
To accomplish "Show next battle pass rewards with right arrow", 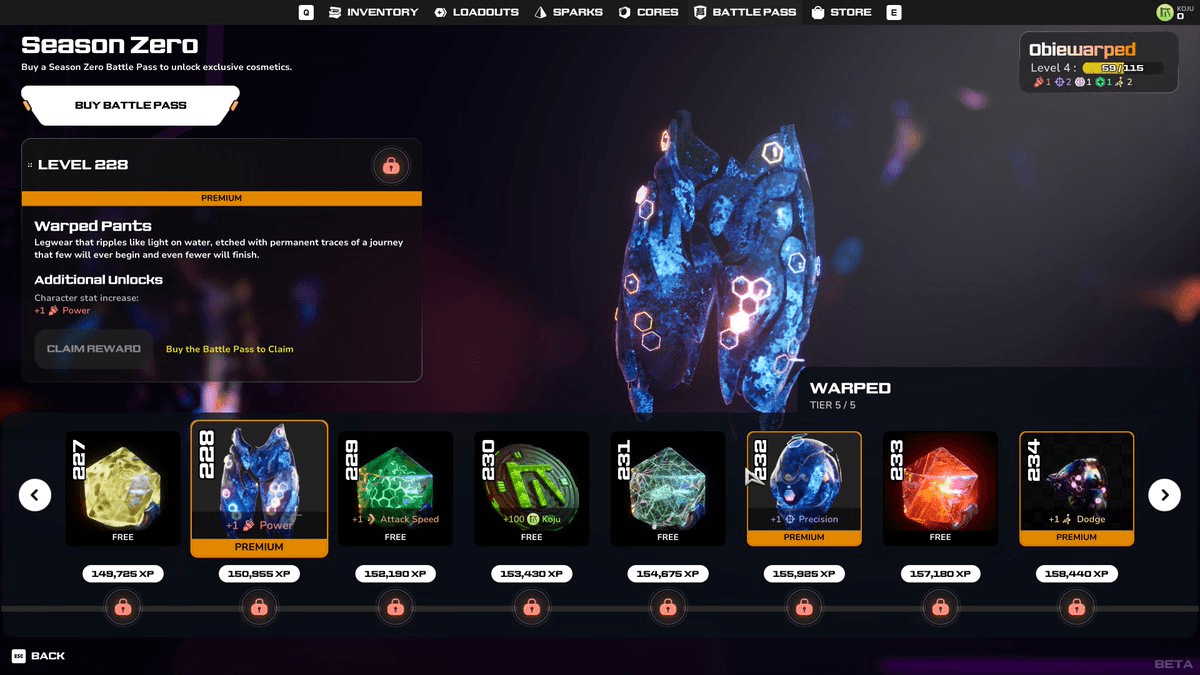I will [1164, 494].
